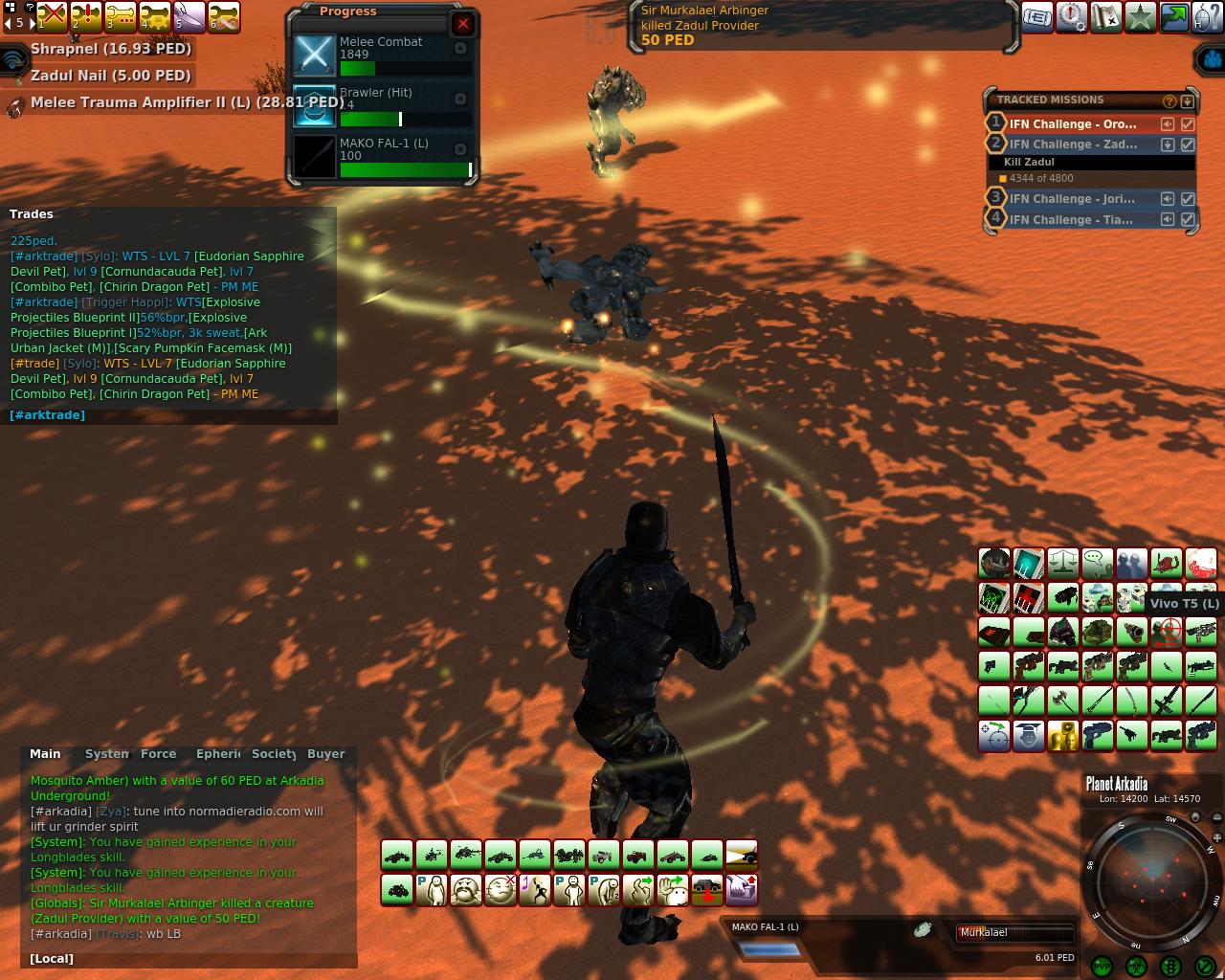Screen dimensions: 1225x980
Task: Trigger the dance emote icon
Action: coord(534,890)
